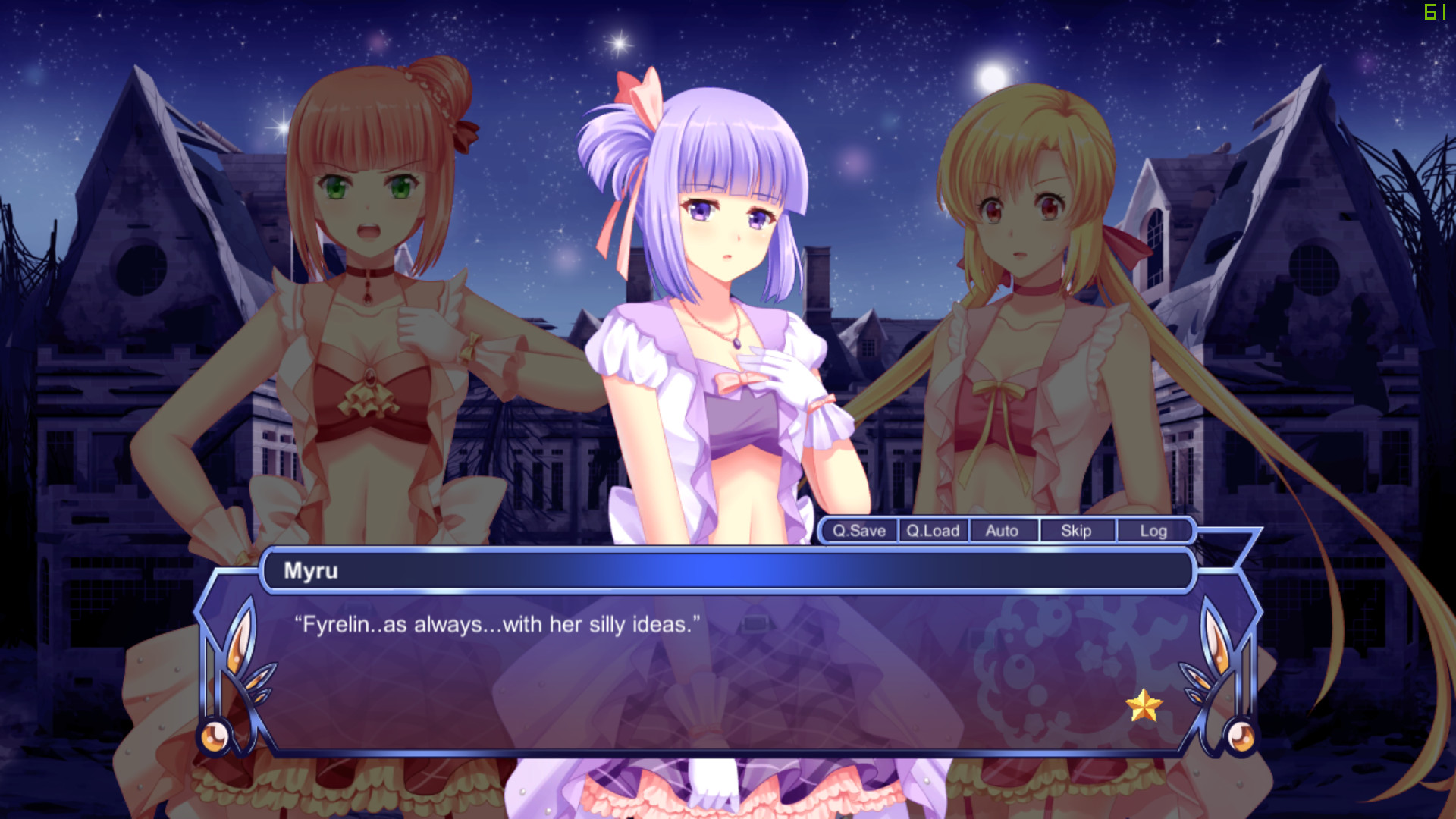The image size is (1456, 819).
Task: Enable Skip mode to fast-forward text
Action: [x=1077, y=531]
